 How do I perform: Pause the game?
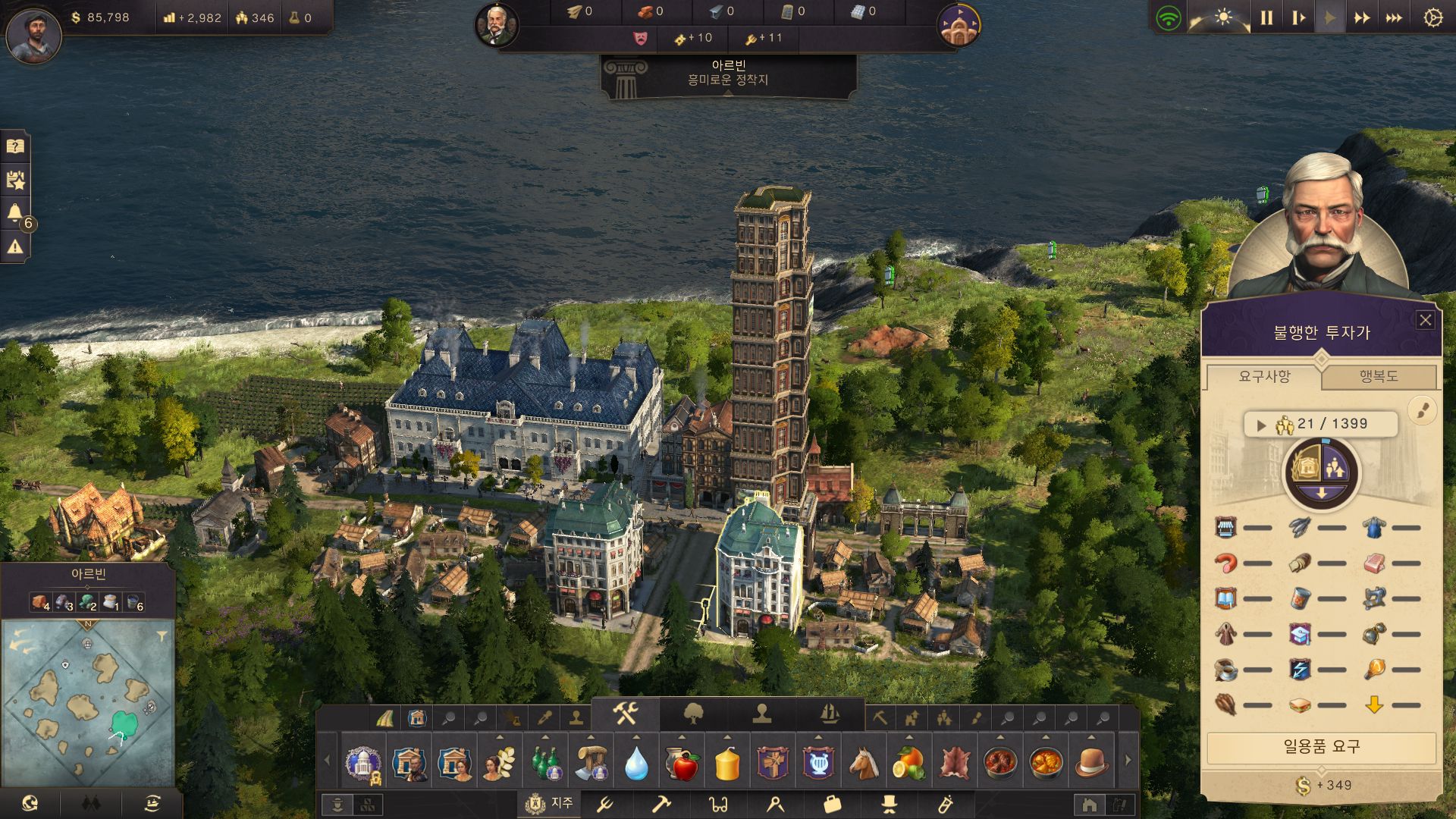1266,17
